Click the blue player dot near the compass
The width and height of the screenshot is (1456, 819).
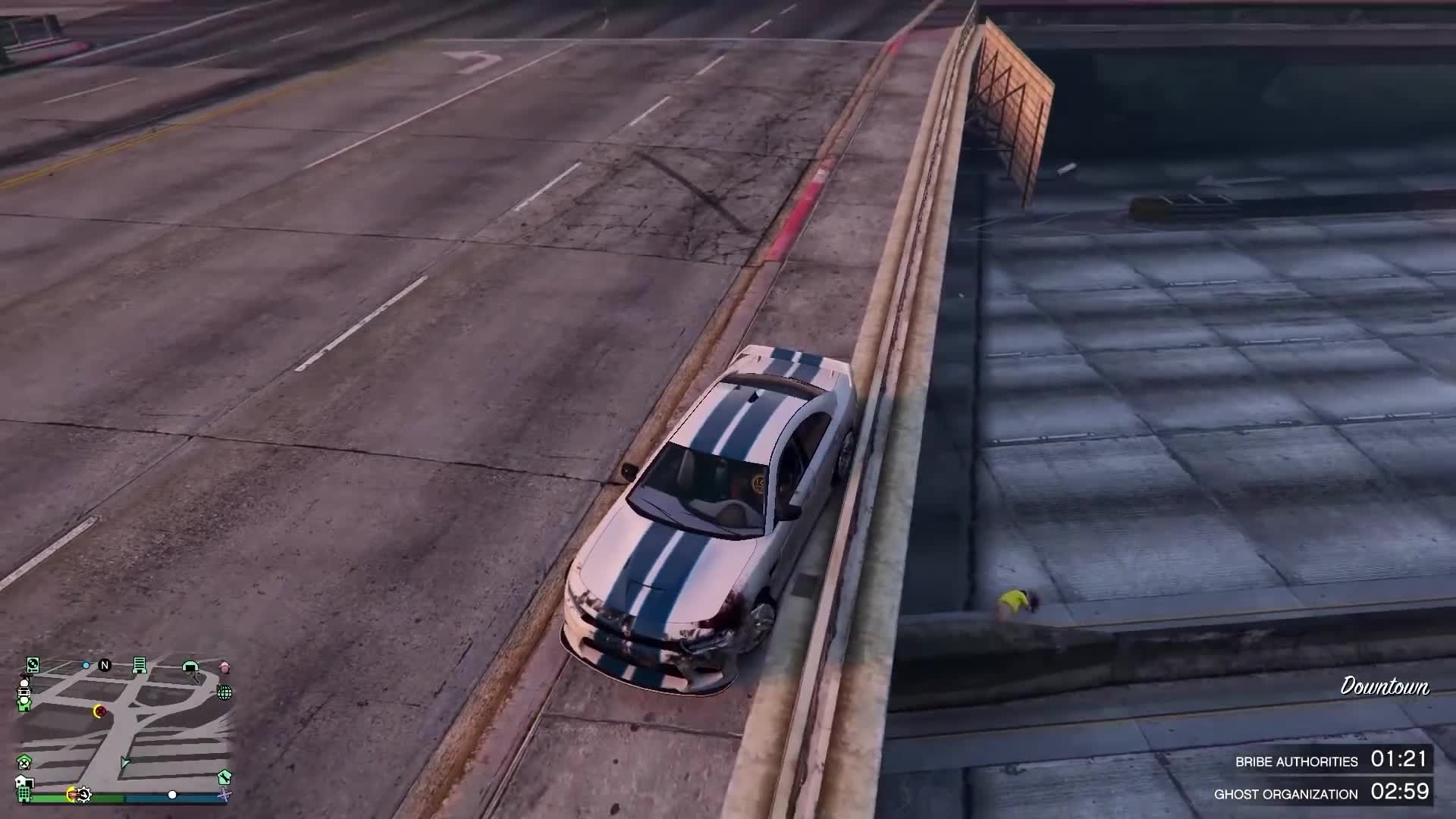(x=86, y=665)
